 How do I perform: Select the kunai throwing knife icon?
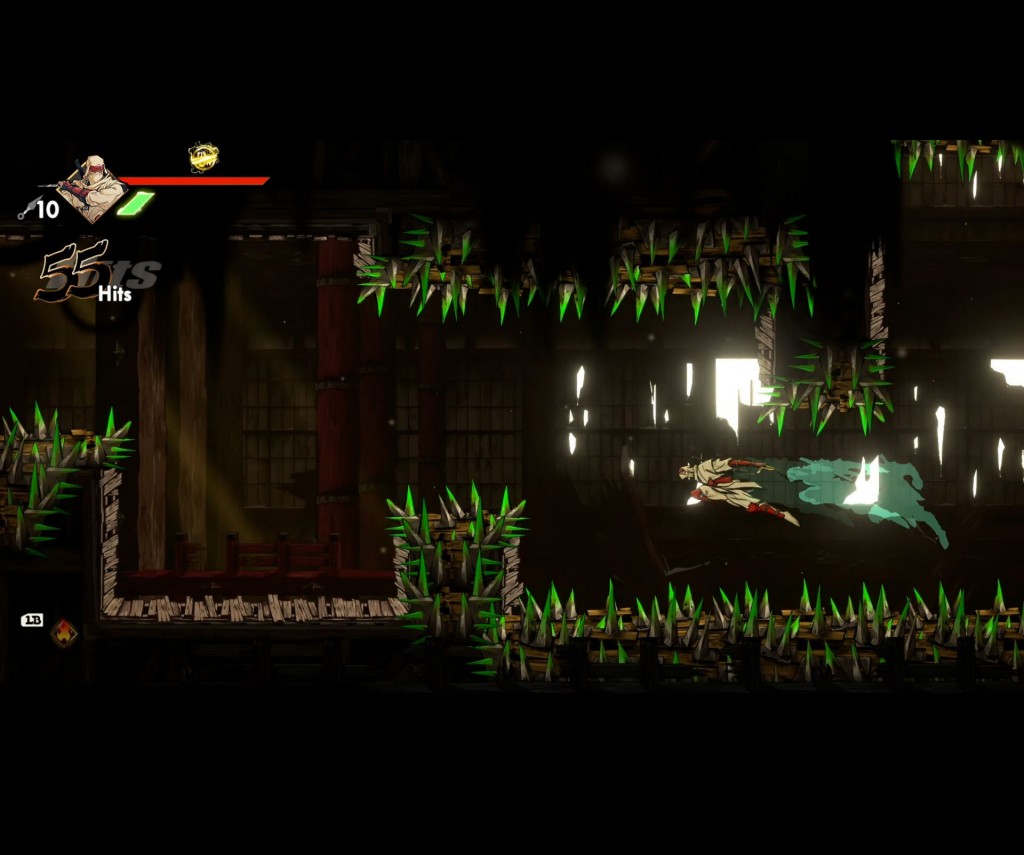pos(26,209)
